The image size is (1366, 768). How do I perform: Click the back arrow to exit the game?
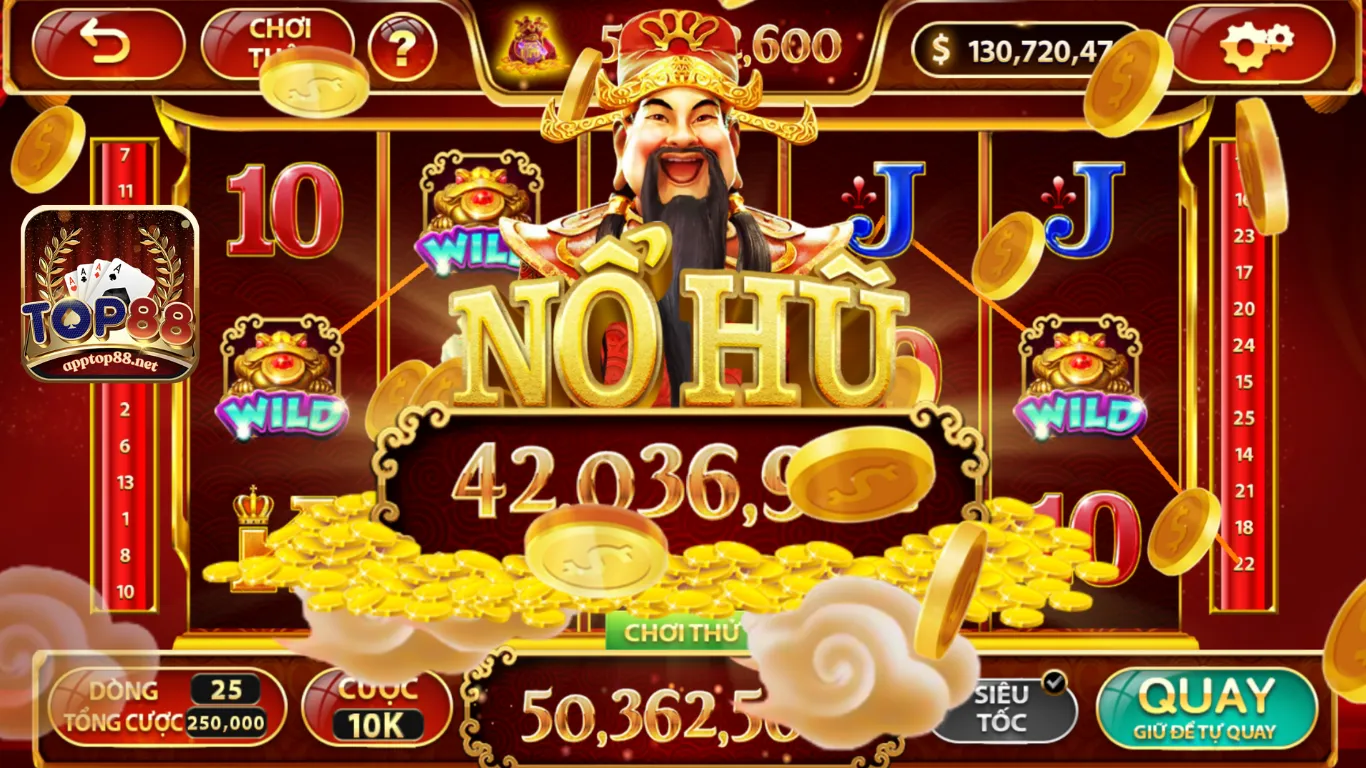(108, 42)
